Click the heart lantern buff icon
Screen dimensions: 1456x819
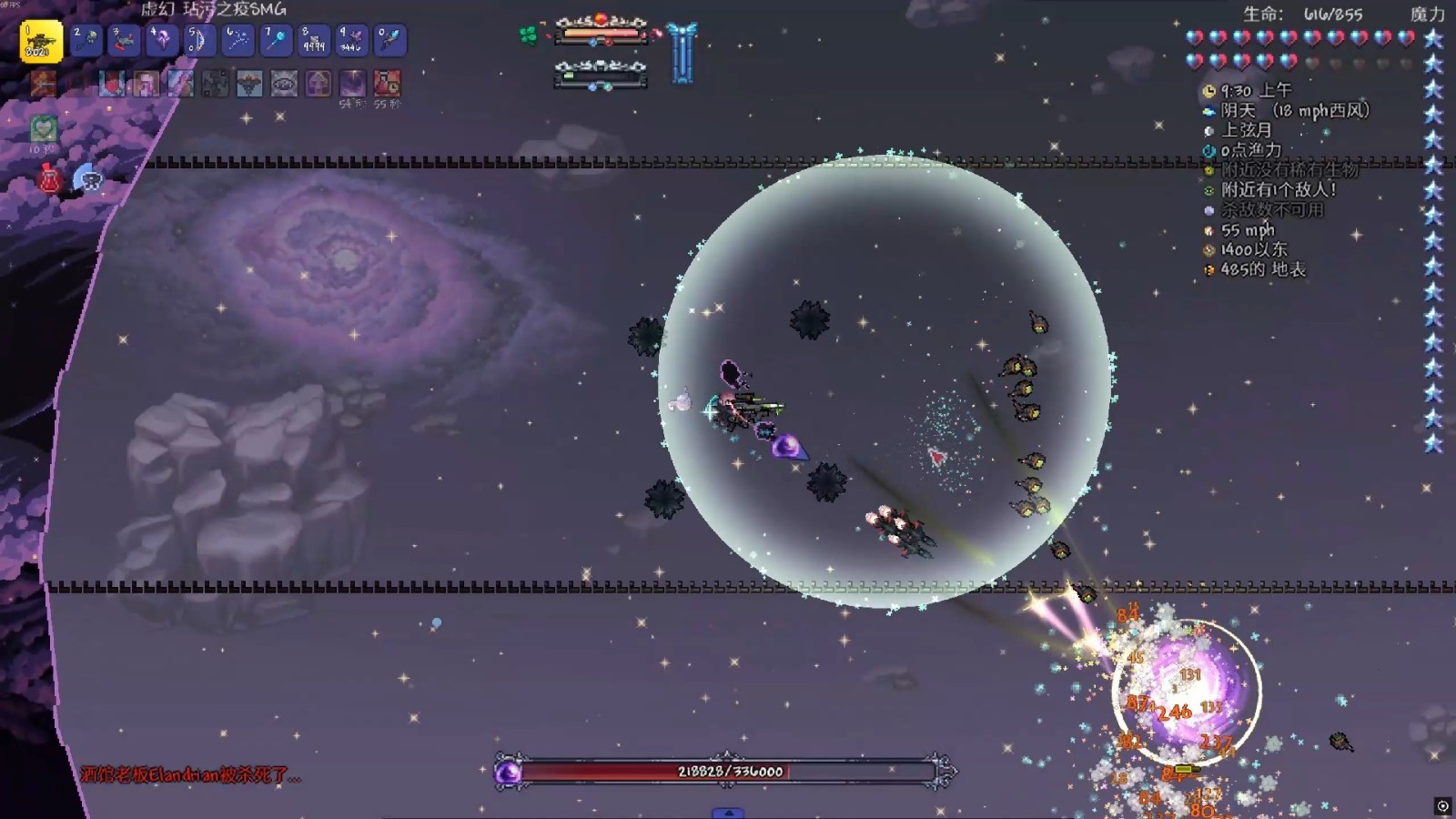coord(112,84)
